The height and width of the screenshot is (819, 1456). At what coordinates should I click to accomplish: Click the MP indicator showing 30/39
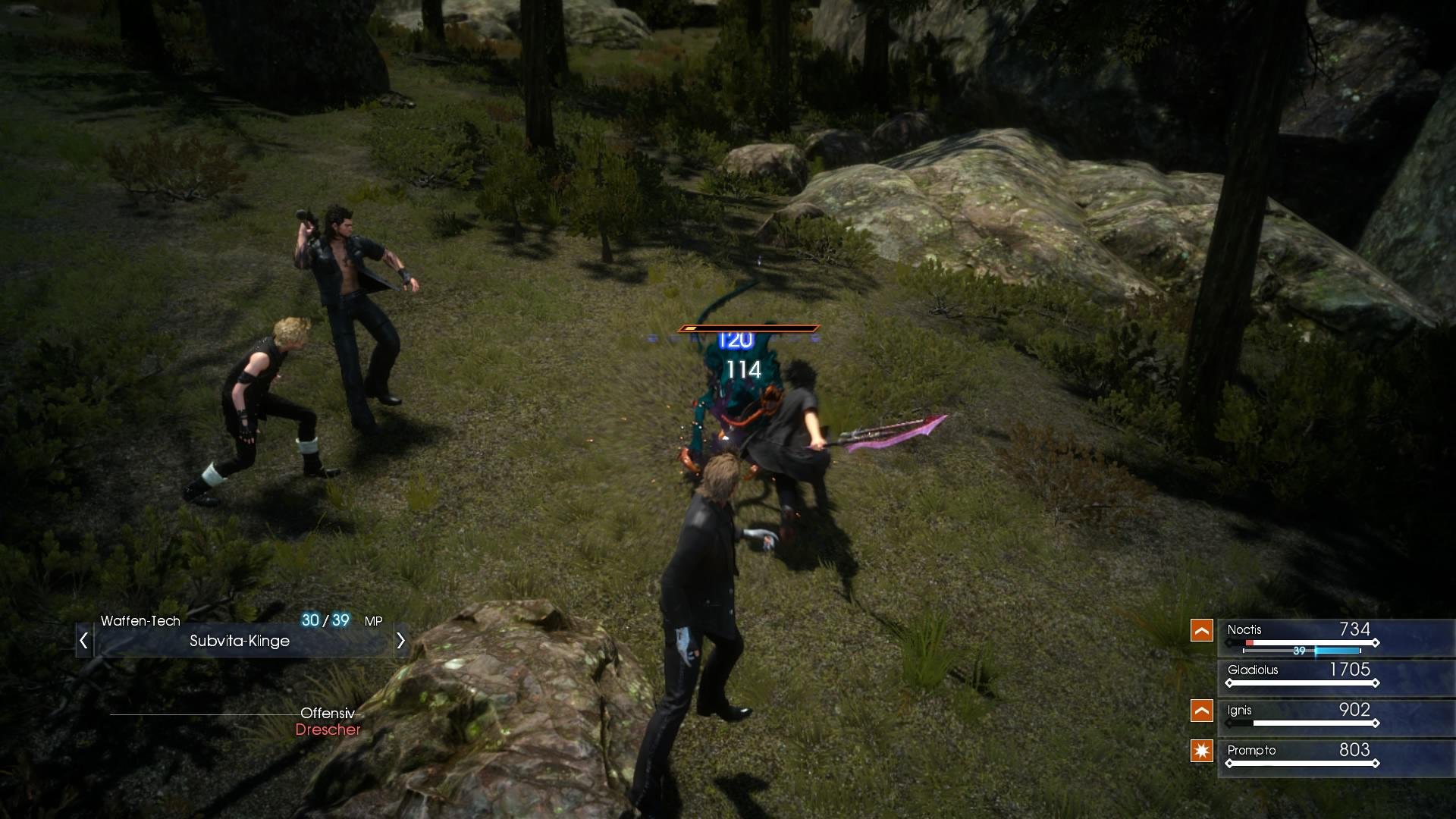[x=324, y=620]
